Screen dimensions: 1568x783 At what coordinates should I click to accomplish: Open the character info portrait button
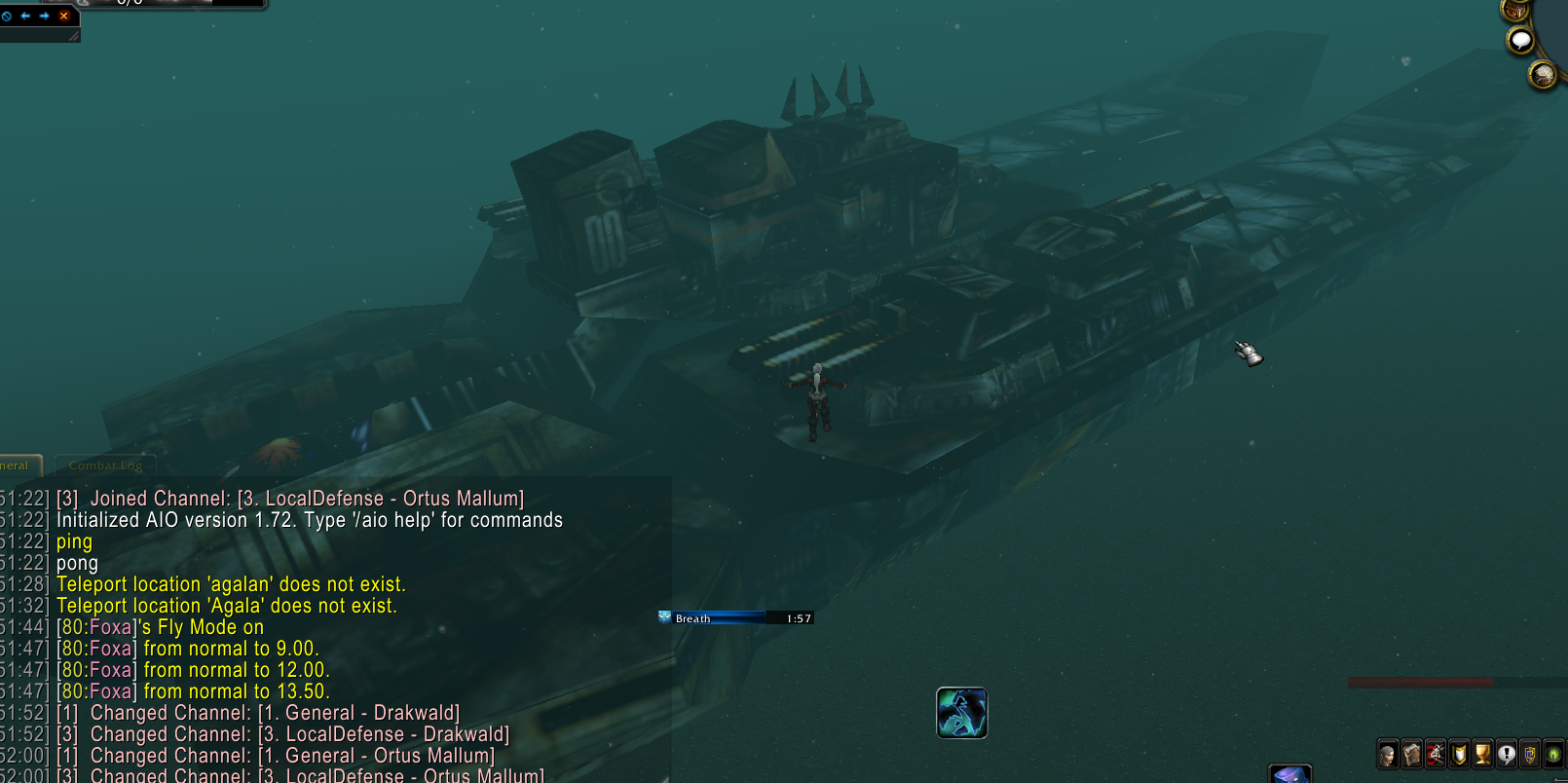tap(1388, 754)
